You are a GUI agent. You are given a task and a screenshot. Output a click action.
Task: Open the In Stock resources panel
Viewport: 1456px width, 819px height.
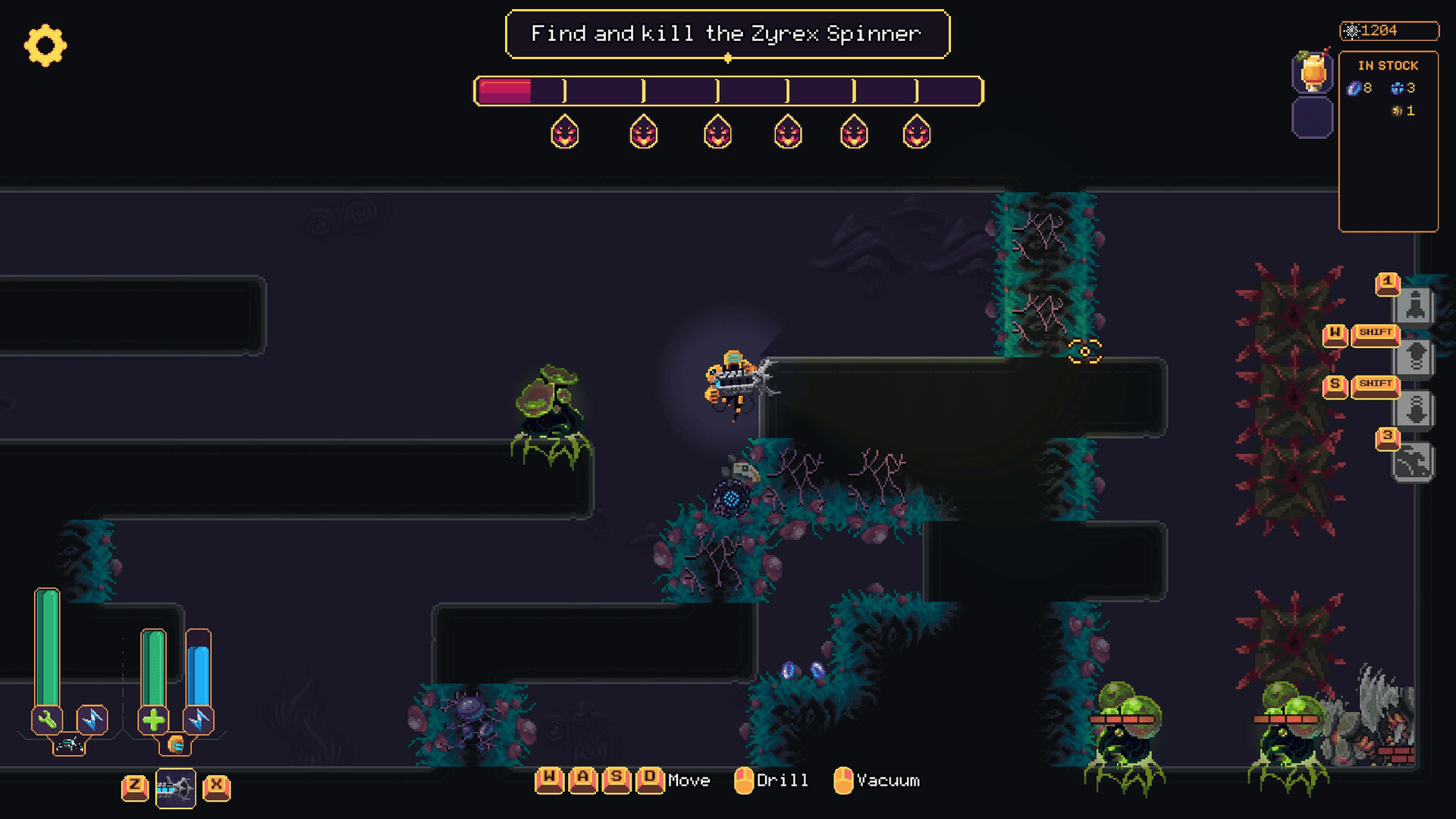(x=1388, y=141)
